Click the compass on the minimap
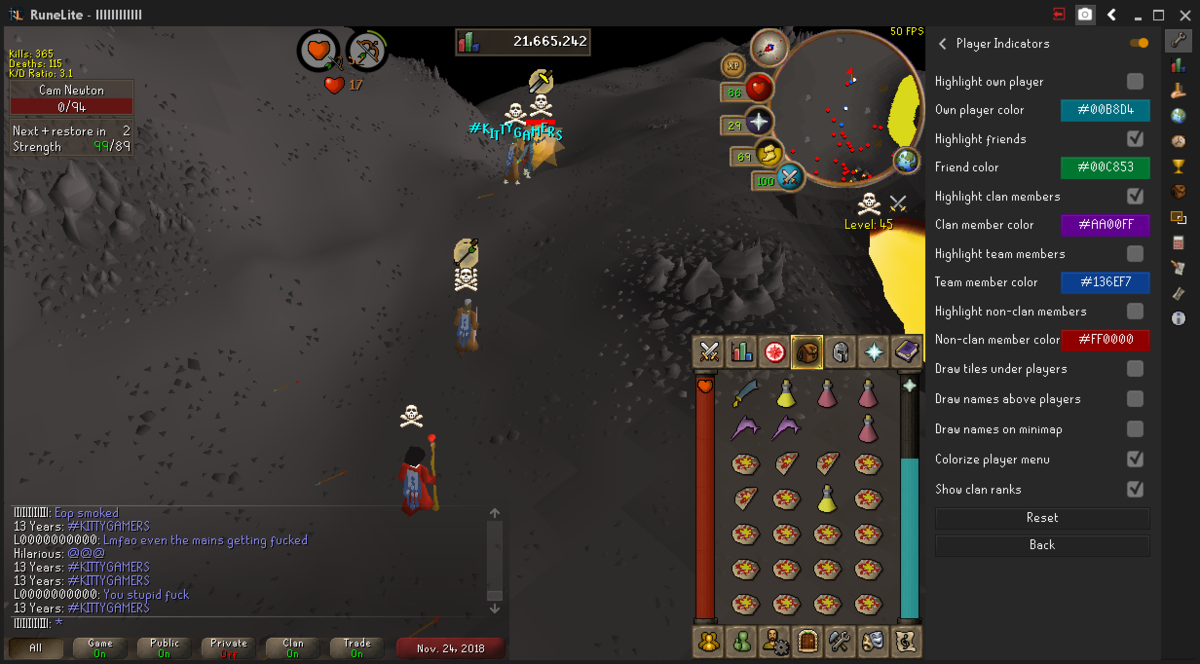Screen dimensions: 1200x664 tap(770, 44)
